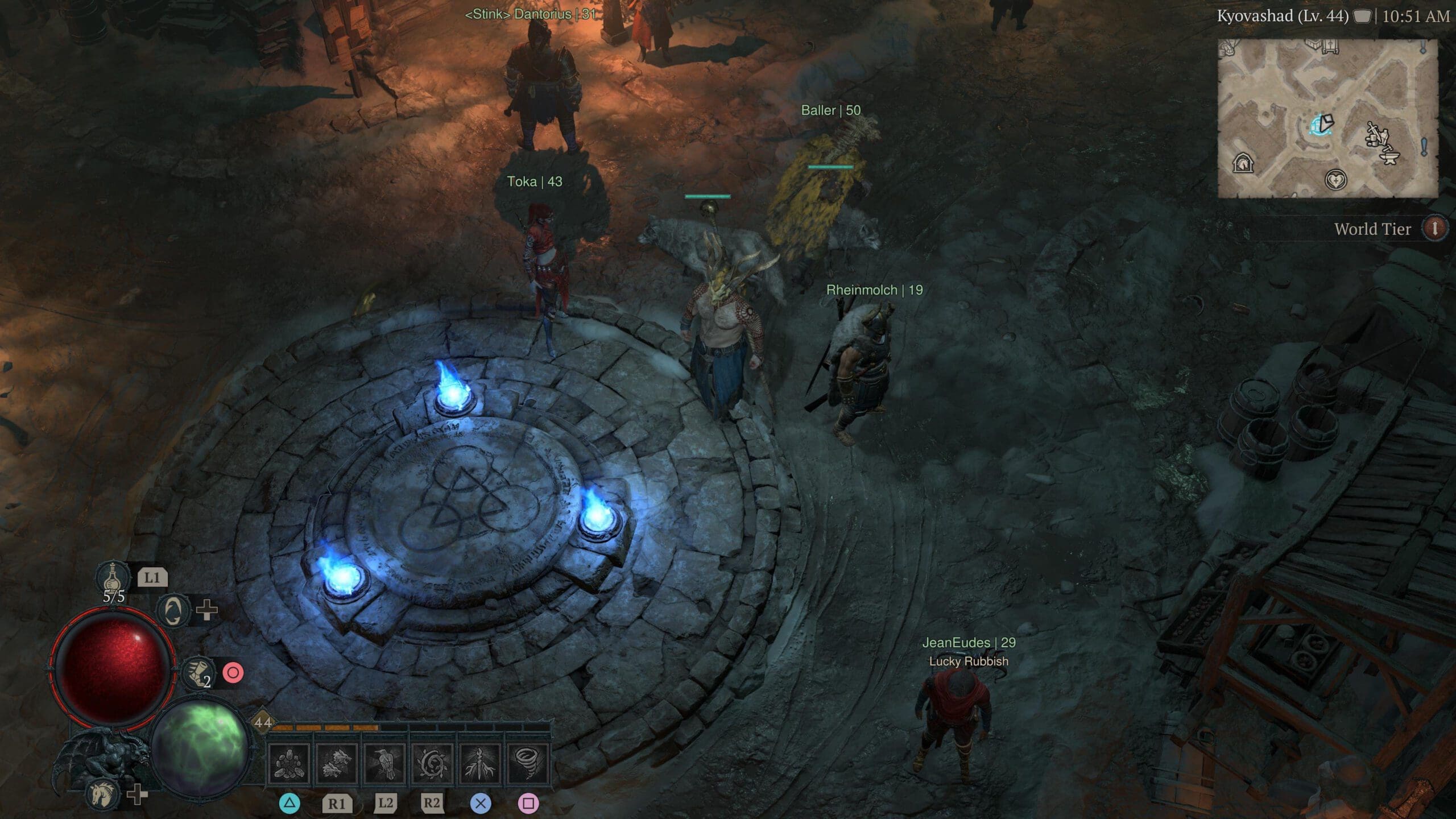Click the blacksmith anvil icon on the minimap
This screenshot has height=819, width=1456.
(x=1389, y=158)
